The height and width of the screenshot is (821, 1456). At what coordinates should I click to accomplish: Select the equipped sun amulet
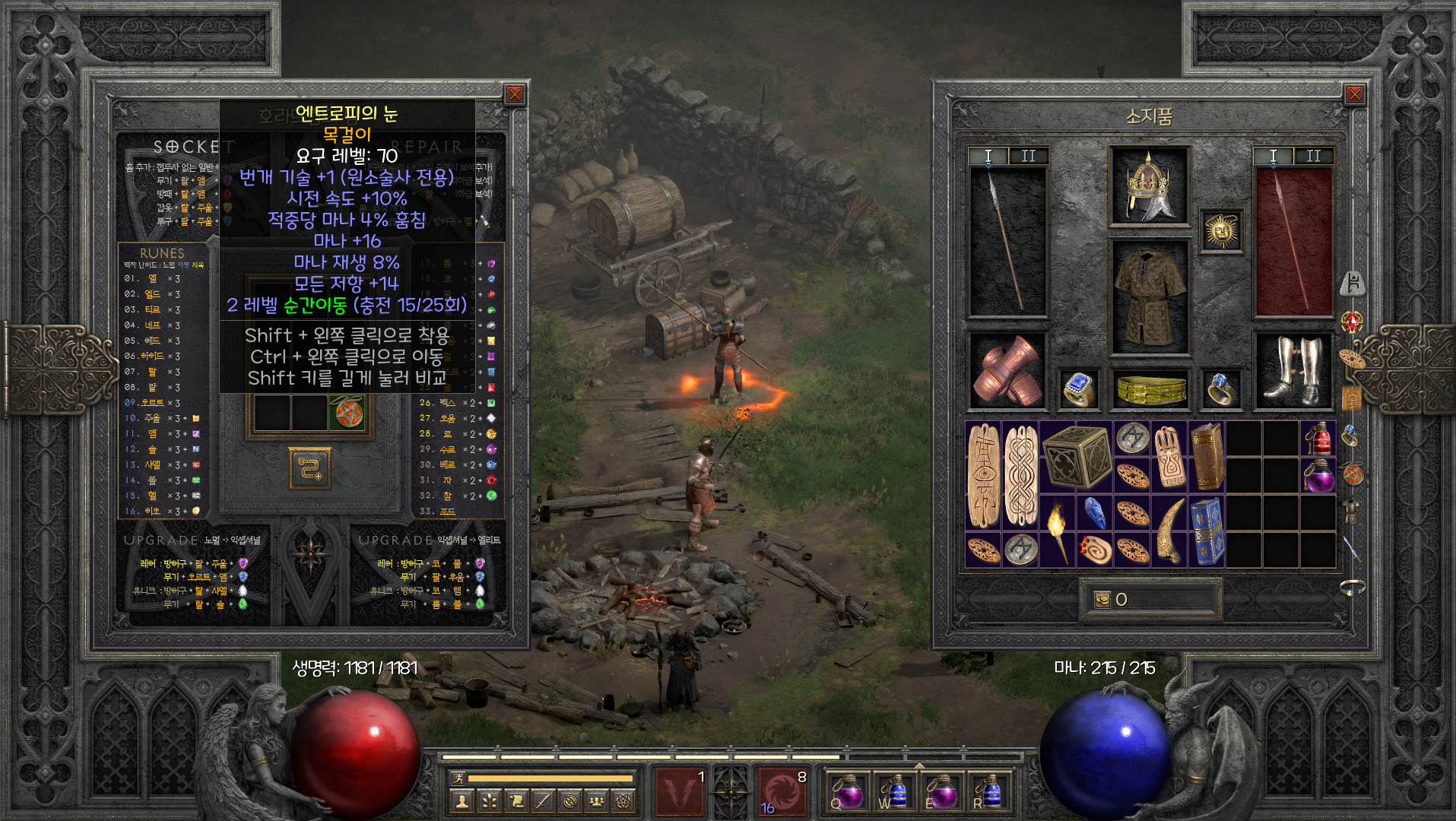1221,230
